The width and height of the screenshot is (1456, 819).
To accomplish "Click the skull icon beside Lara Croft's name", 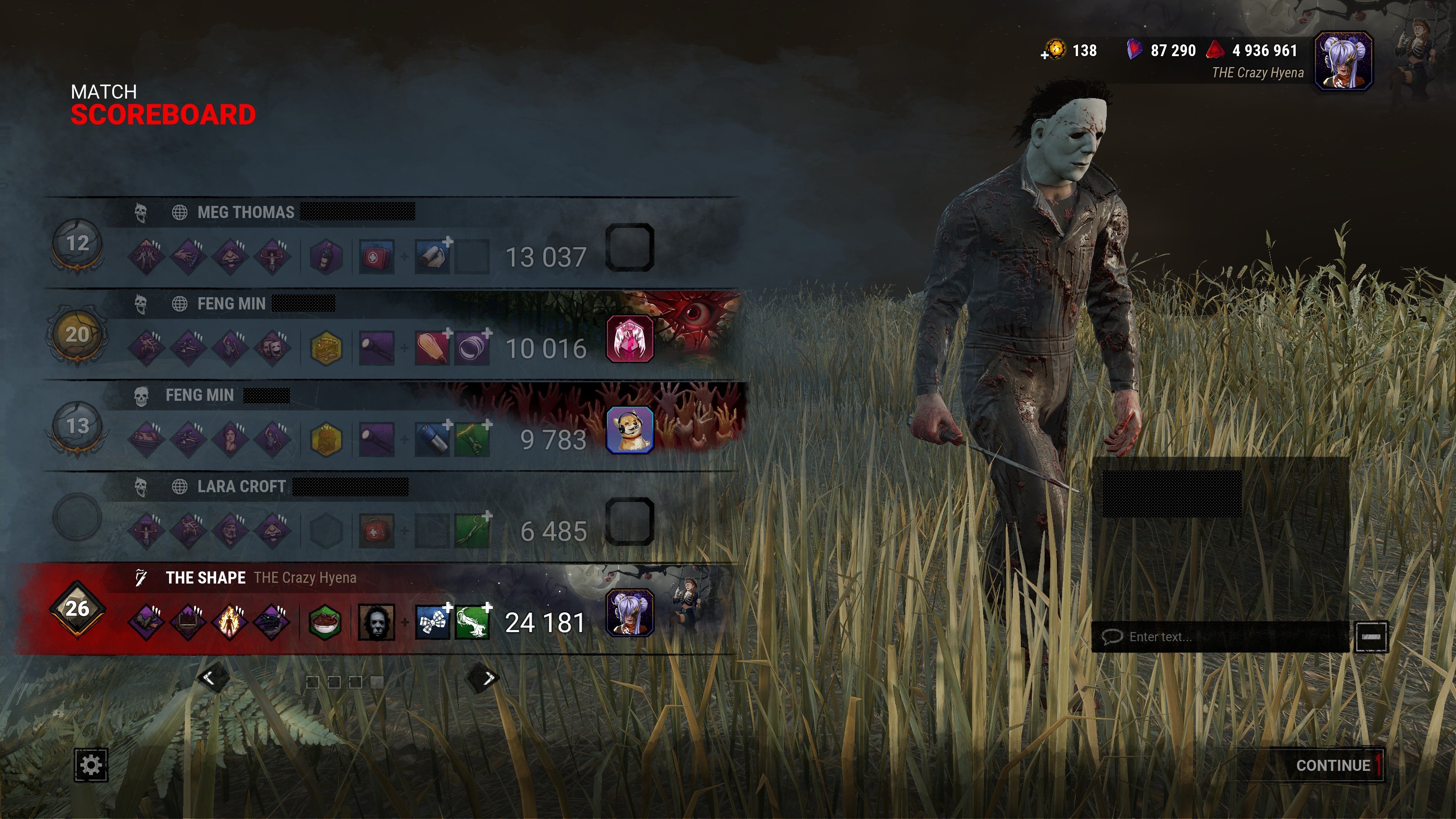I will (141, 486).
